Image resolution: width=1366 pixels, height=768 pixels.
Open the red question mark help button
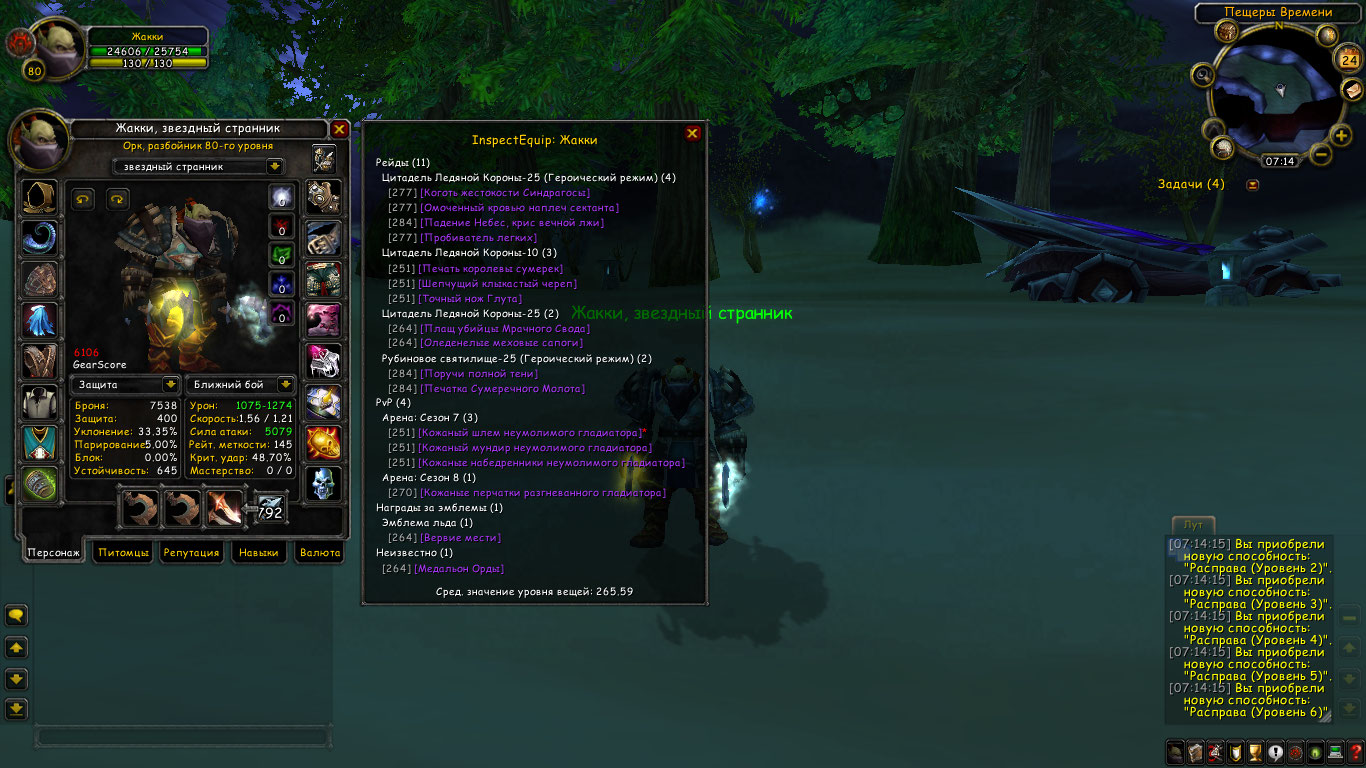point(1356,753)
